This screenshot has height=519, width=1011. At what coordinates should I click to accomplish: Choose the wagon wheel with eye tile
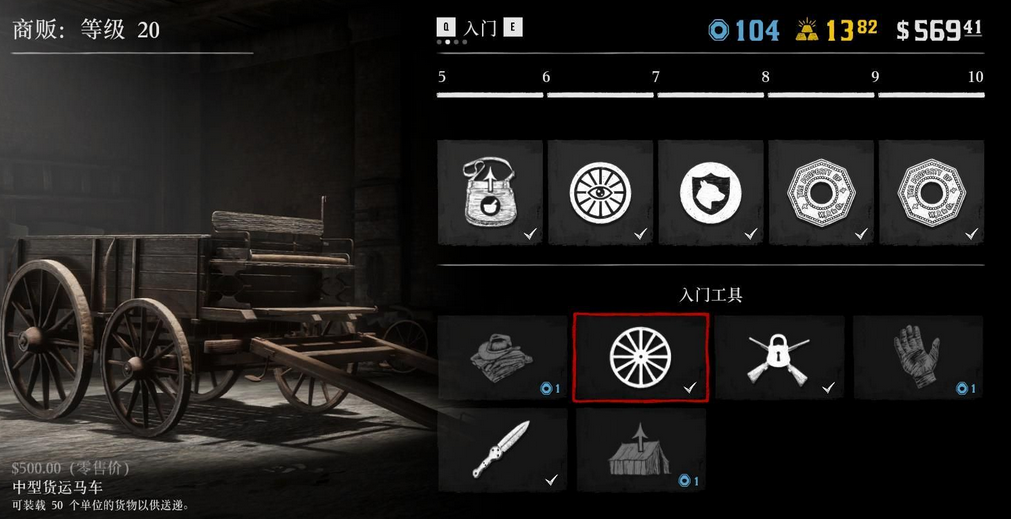[600, 191]
